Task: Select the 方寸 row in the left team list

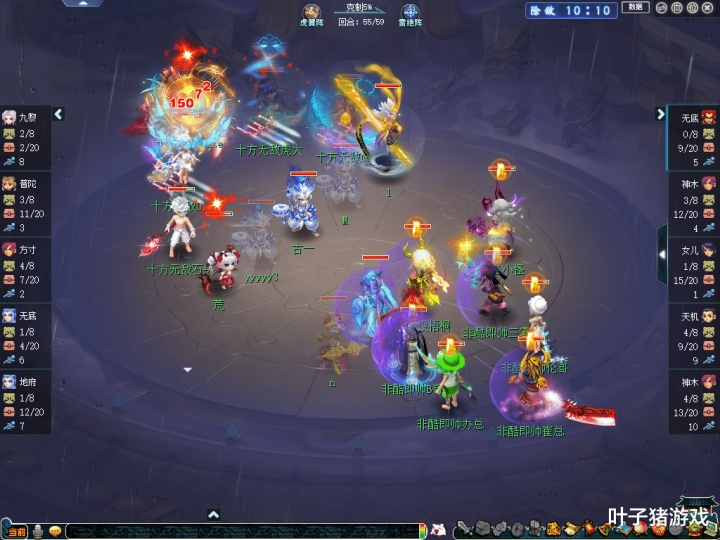Action: click(25, 270)
